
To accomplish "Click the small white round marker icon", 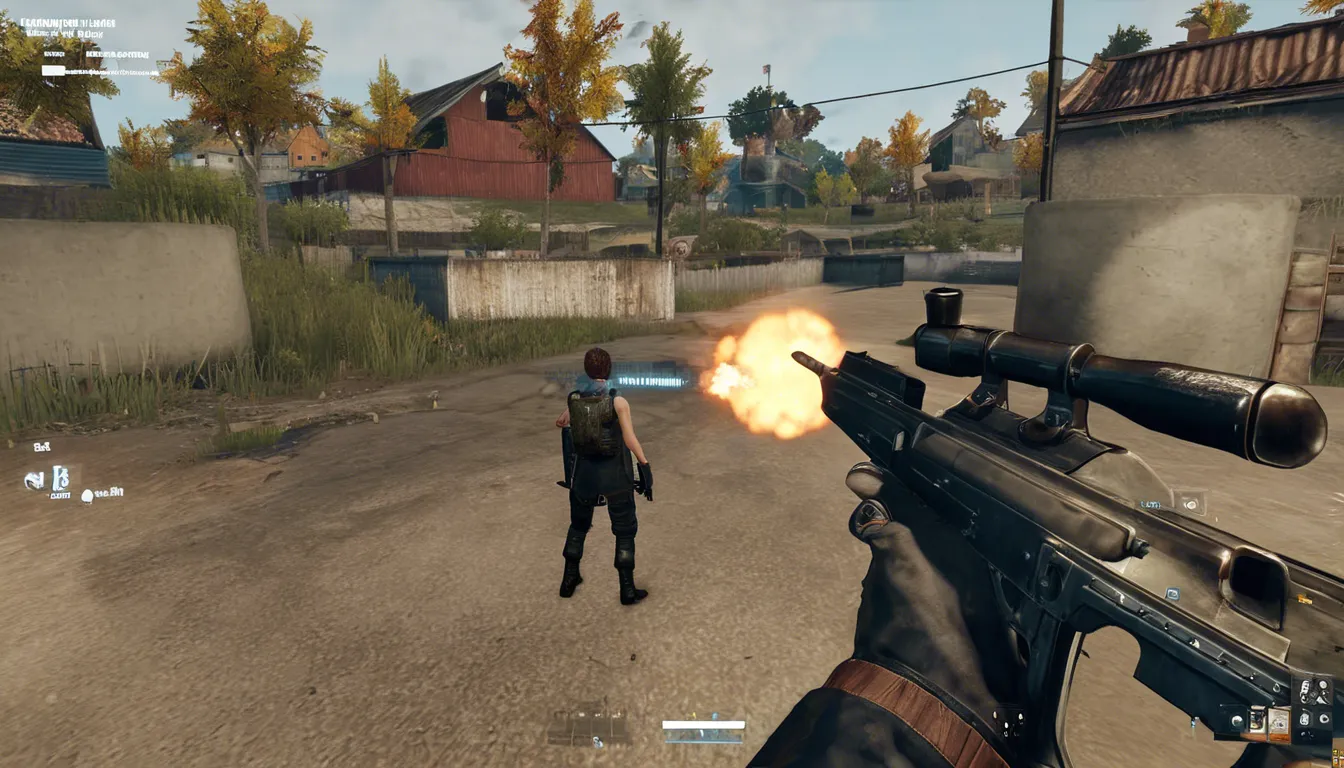I will coord(88,495).
